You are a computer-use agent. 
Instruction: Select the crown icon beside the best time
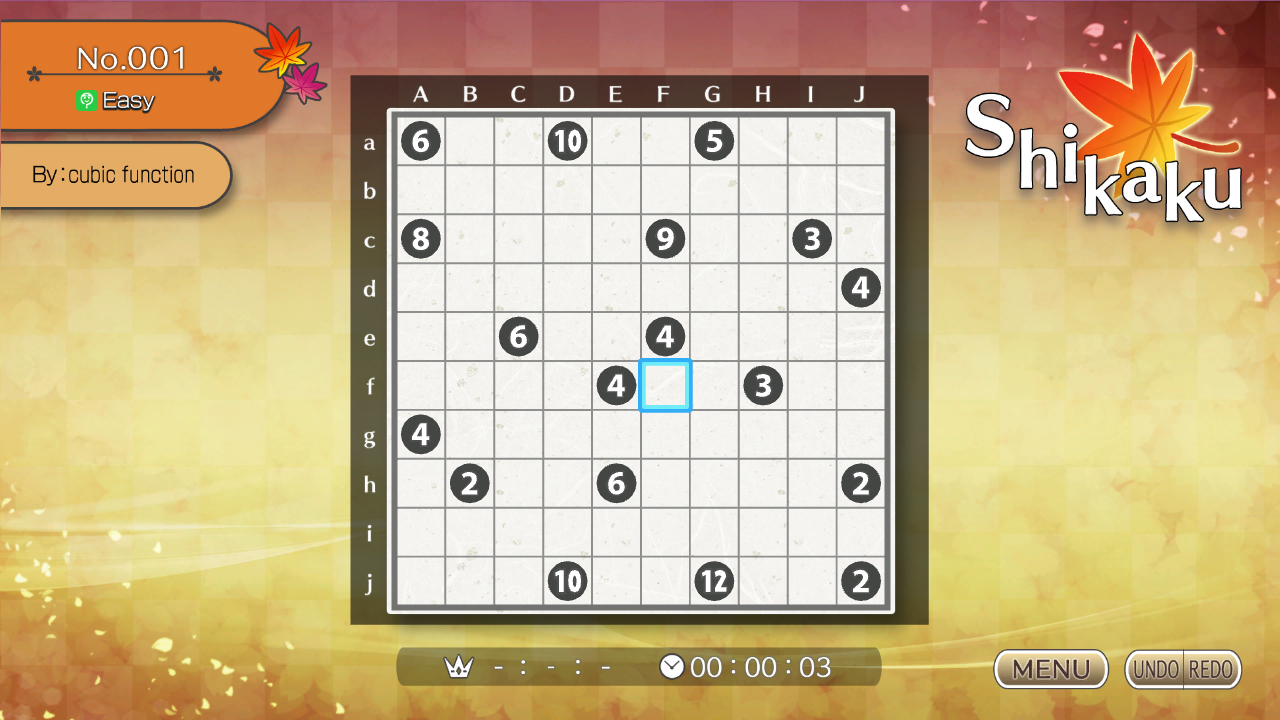(459, 666)
